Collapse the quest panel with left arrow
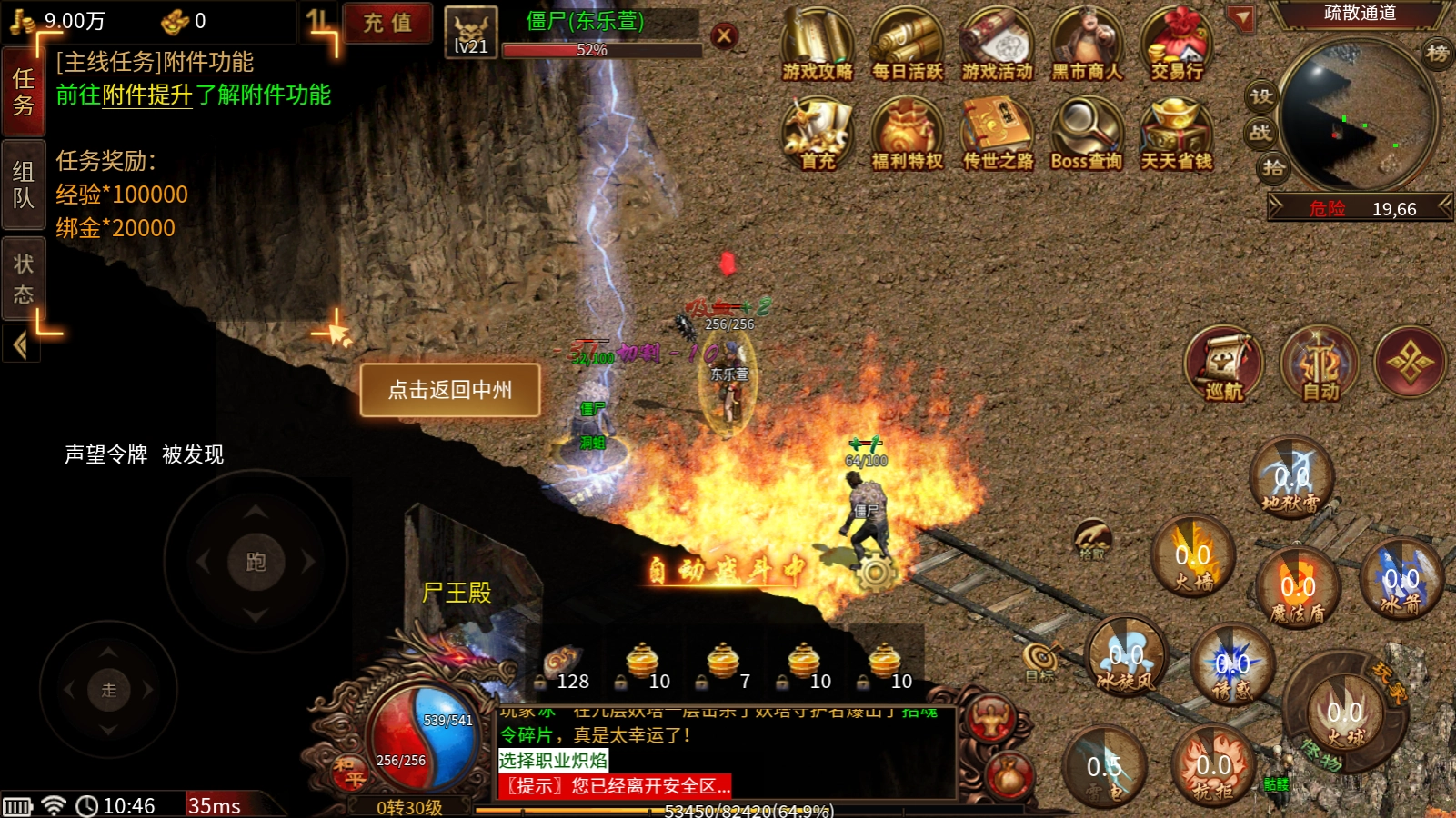 pyautogui.click(x=20, y=345)
